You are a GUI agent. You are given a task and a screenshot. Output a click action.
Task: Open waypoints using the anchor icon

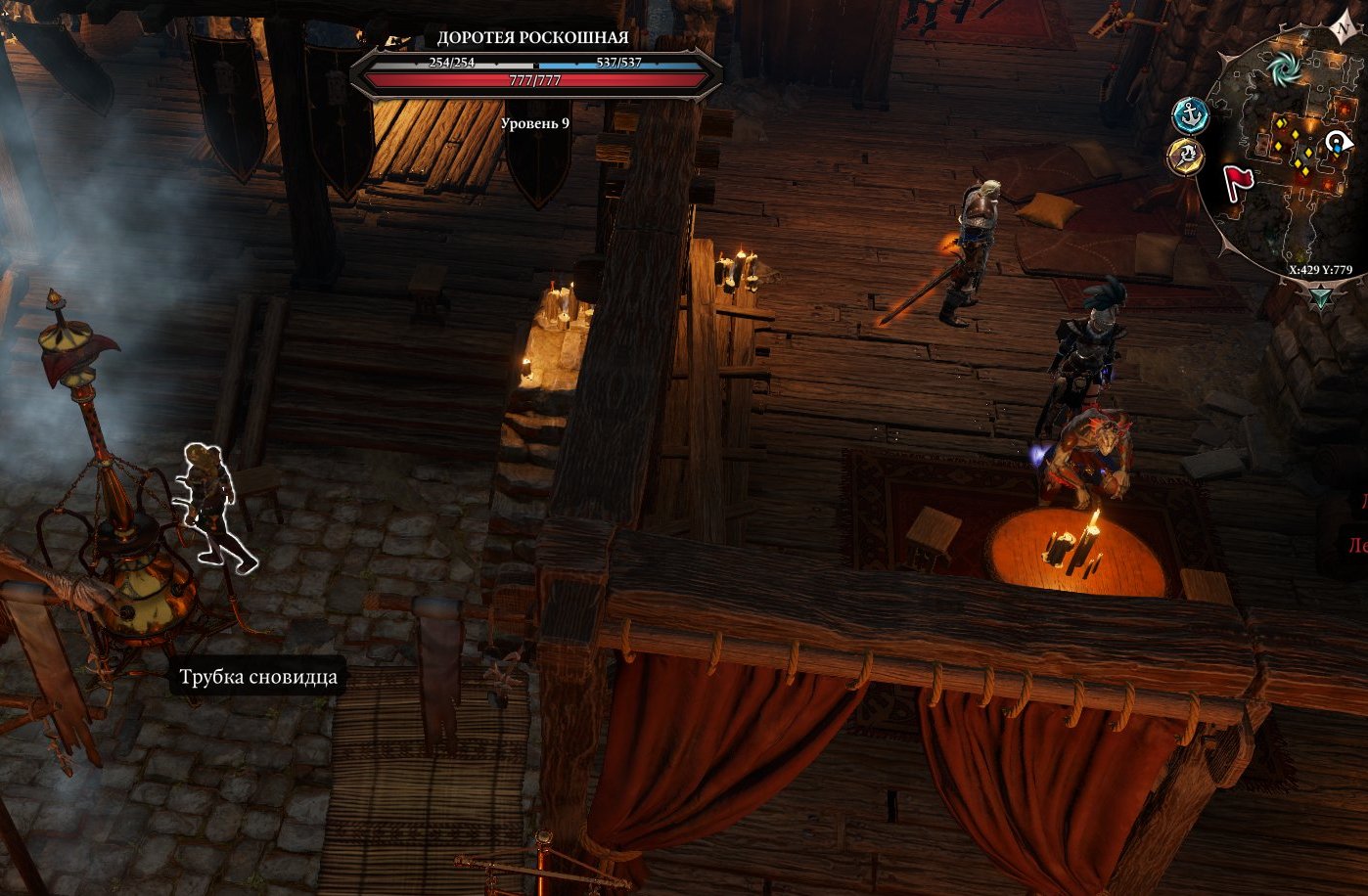click(1190, 114)
